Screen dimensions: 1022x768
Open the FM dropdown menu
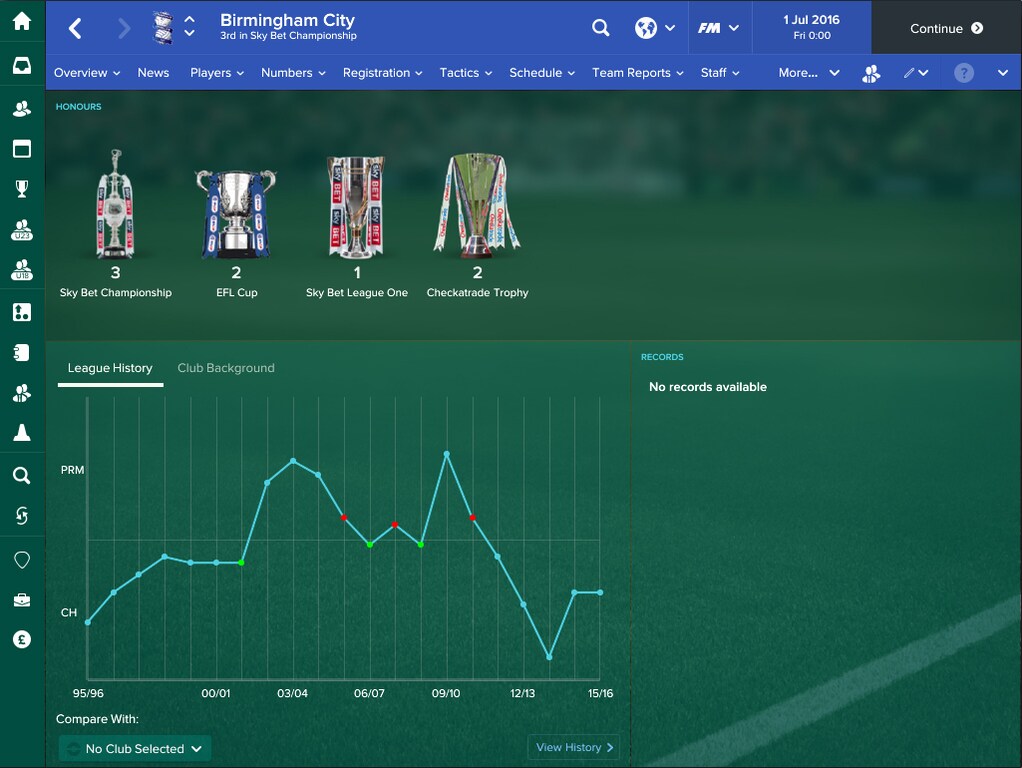718,28
